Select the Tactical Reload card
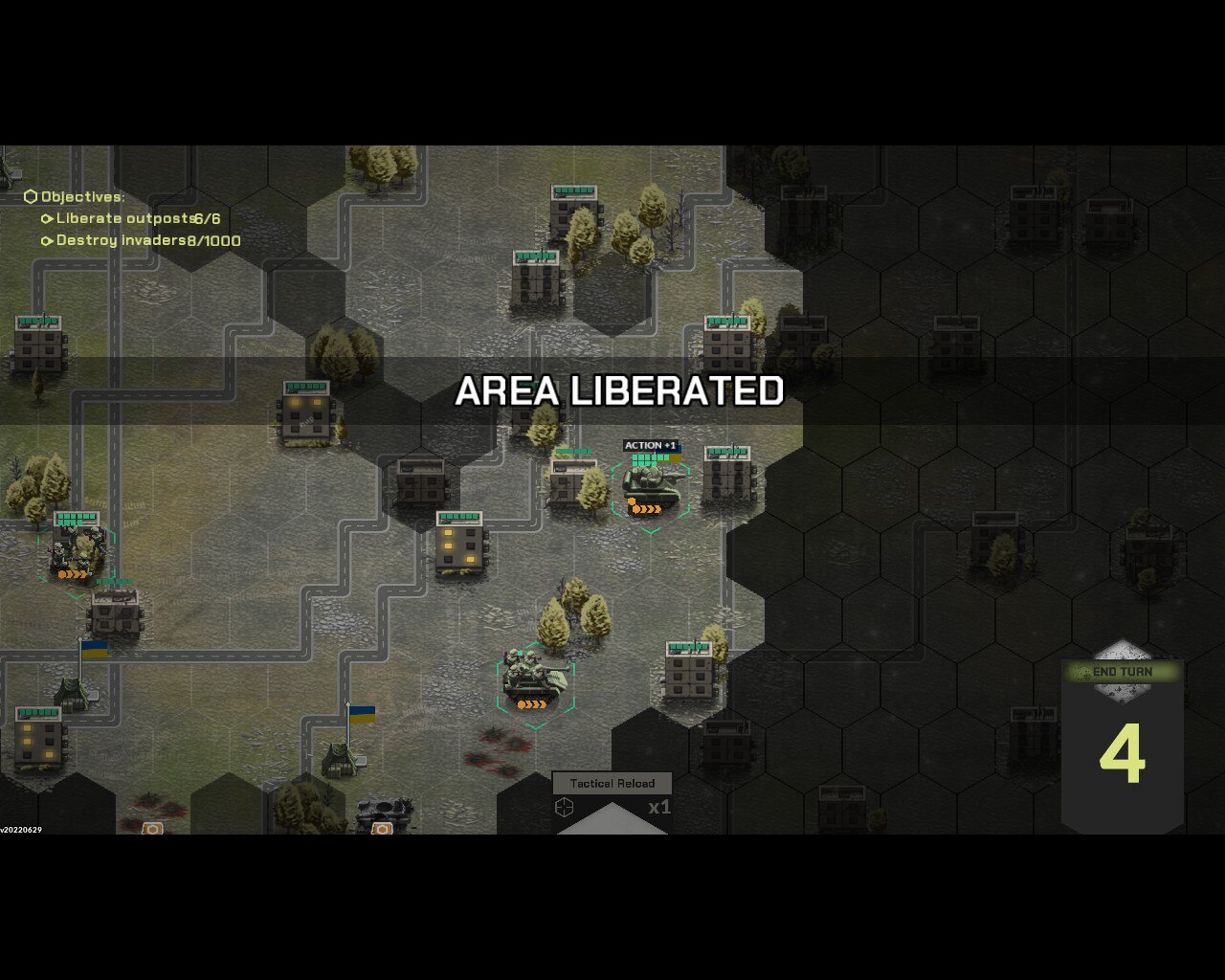The height and width of the screenshot is (980, 1225). tap(612, 802)
